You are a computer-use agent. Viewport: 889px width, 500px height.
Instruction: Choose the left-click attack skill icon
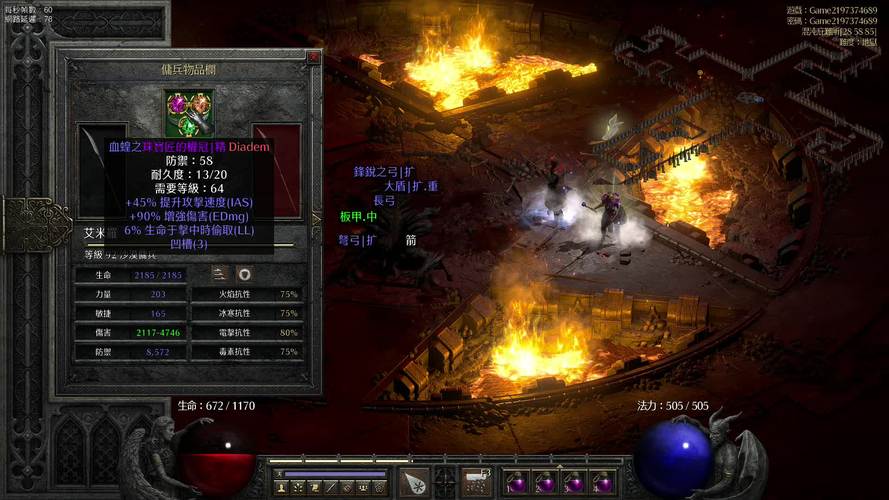pos(414,482)
